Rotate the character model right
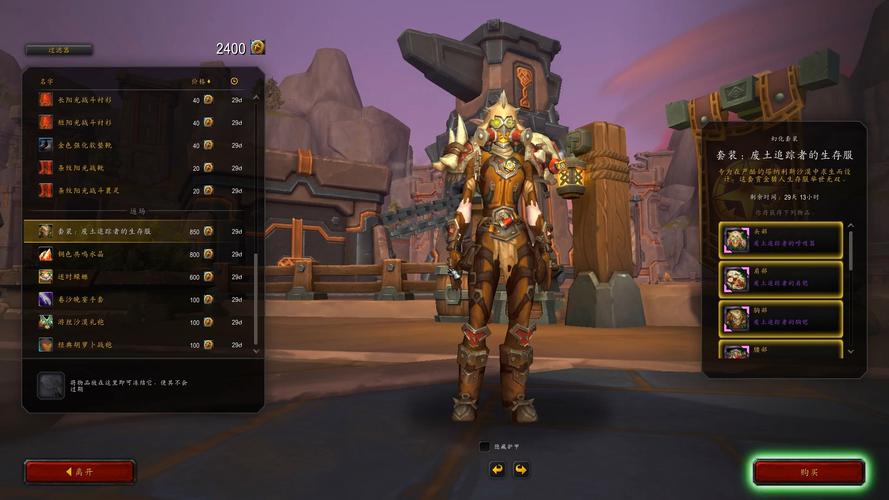 pos(520,468)
